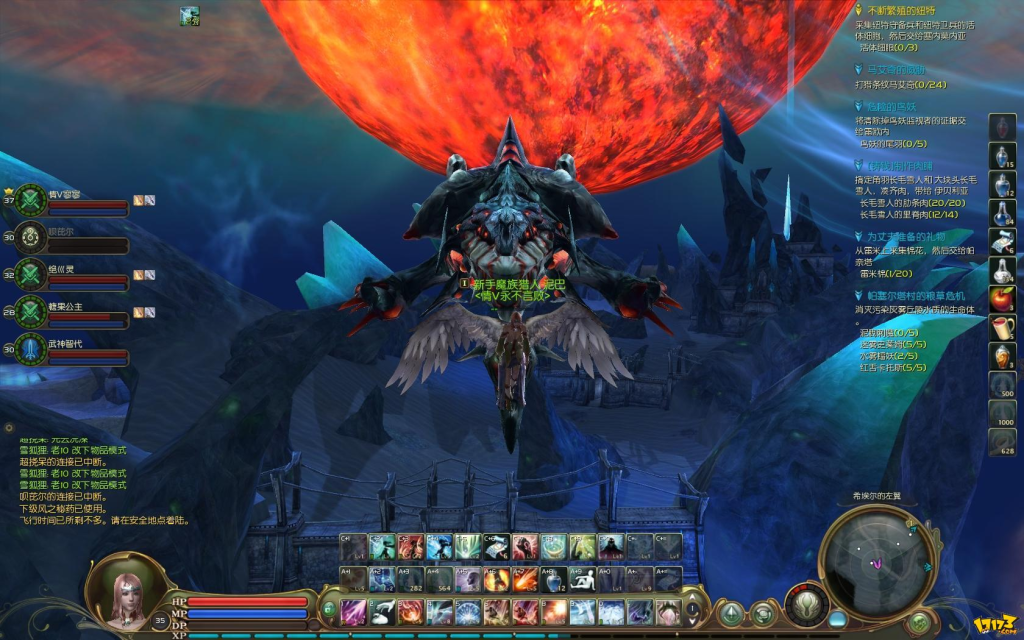Use the red apple item
The width and height of the screenshot is (1024, 640).
(x=1002, y=297)
